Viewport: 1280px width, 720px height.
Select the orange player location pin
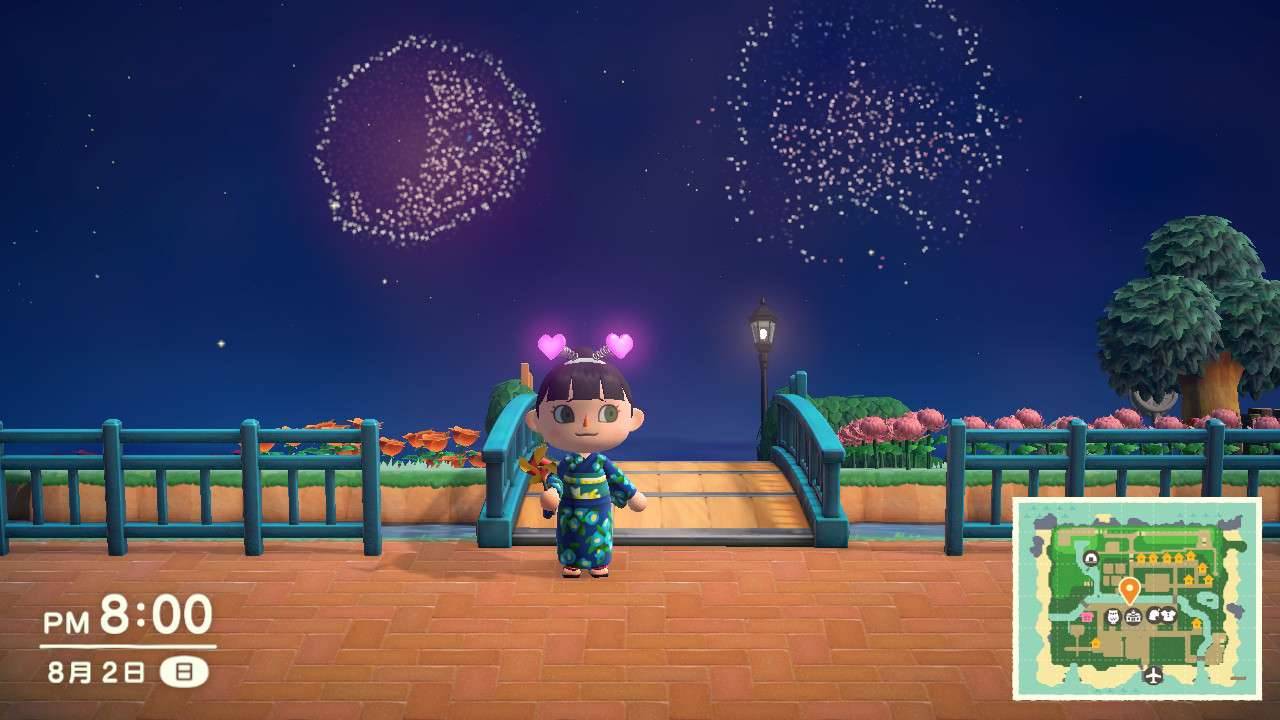point(1129,589)
